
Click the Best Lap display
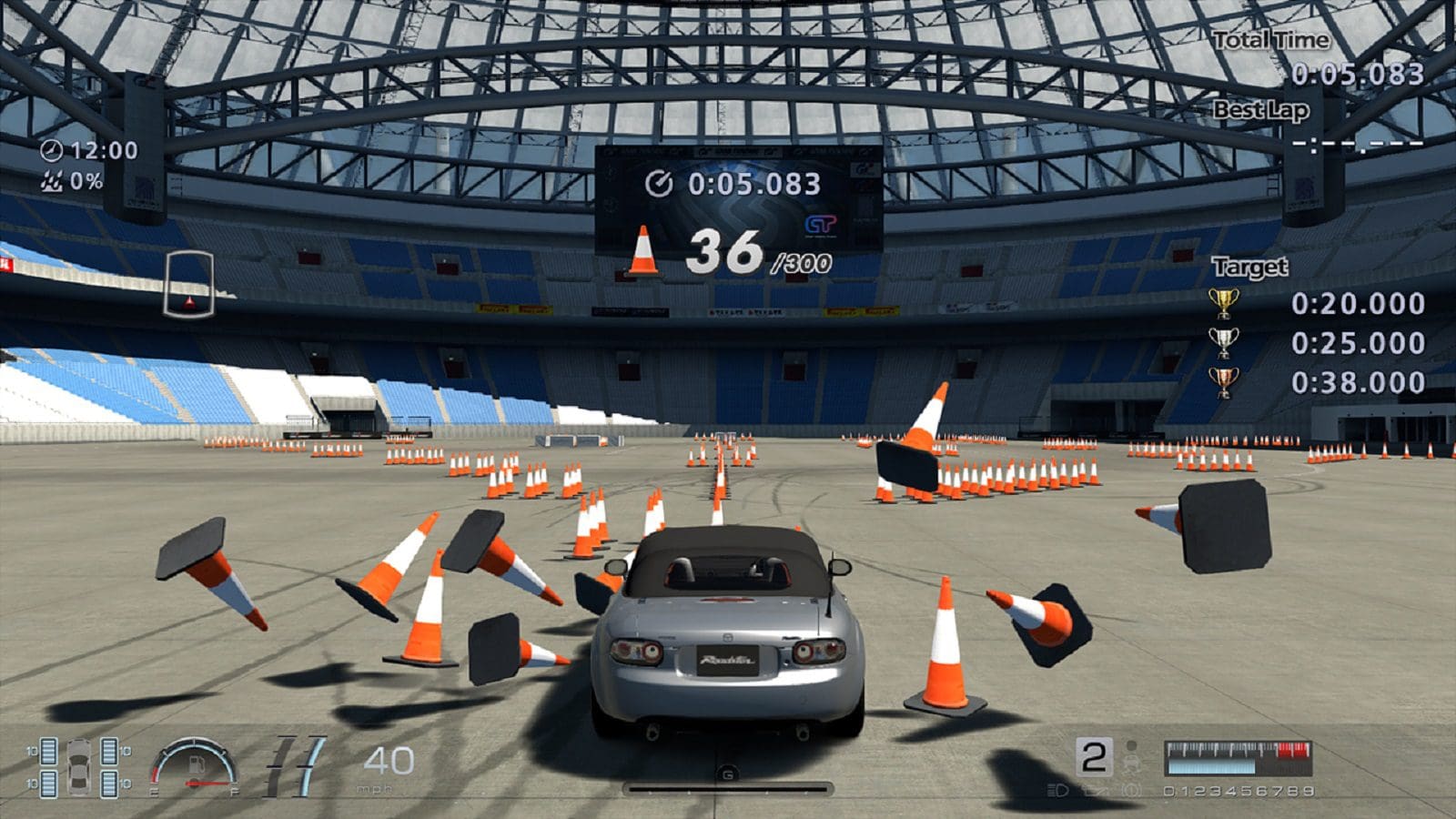1356,142
